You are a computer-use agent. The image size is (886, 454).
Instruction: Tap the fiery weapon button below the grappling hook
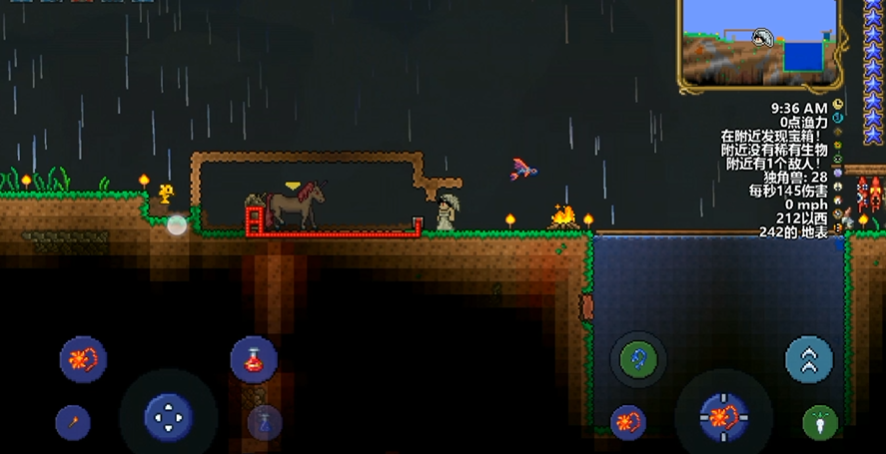click(x=629, y=422)
